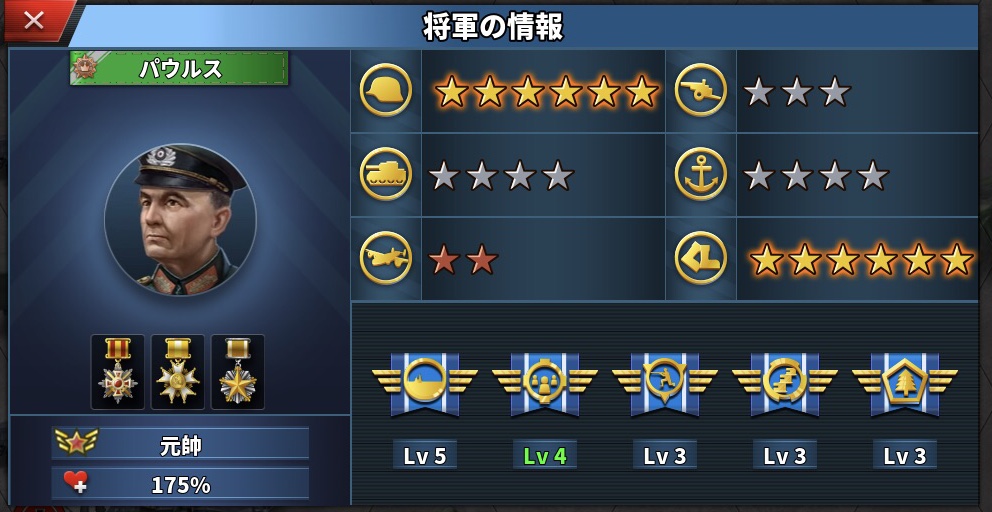
Task: Open the green Lv 4 crowd skill badge
Action: pos(545,381)
